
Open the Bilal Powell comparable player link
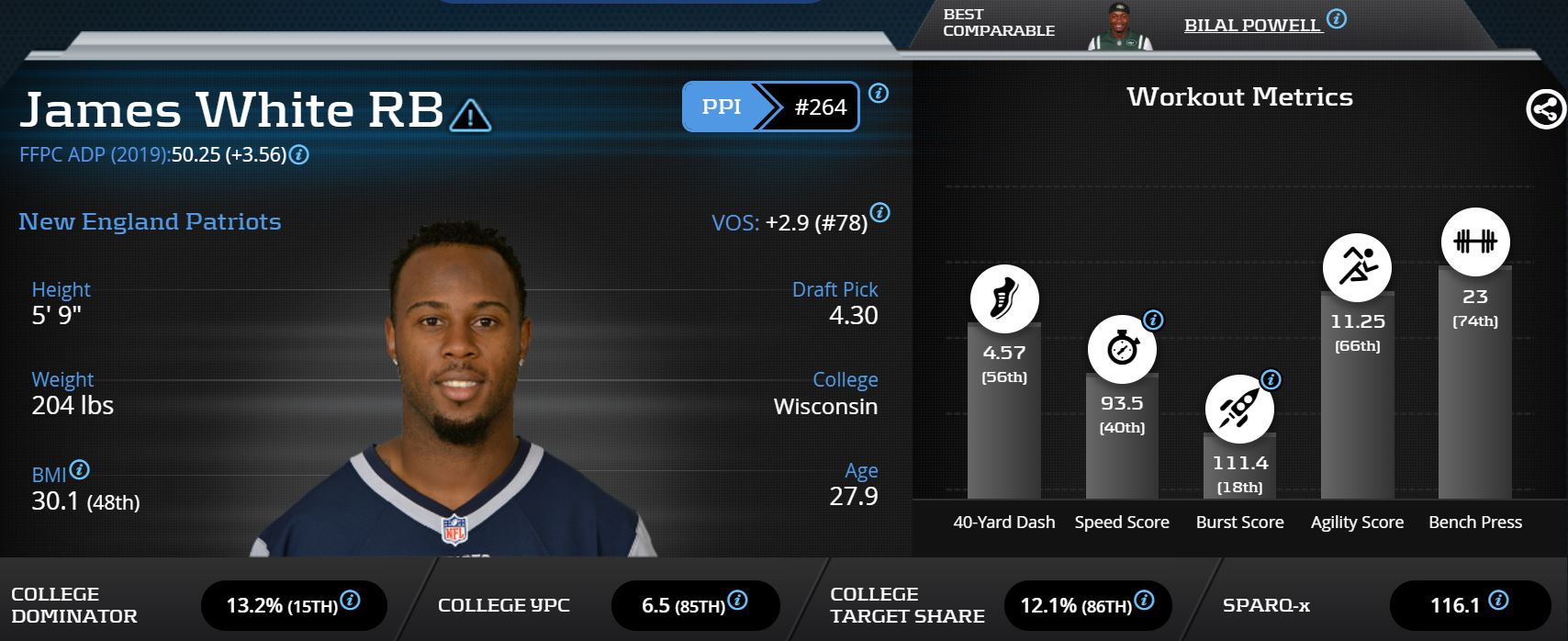pyautogui.click(x=1252, y=25)
